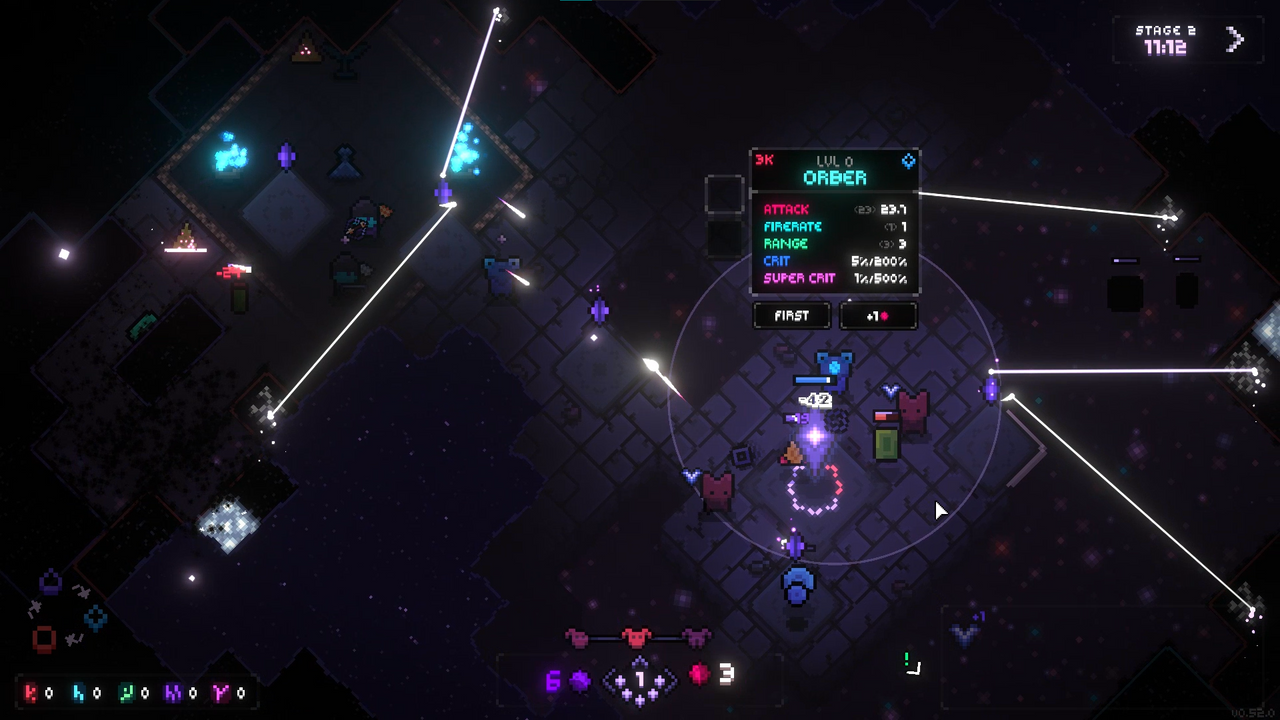Image resolution: width=1280 pixels, height=720 pixels.
Task: Click the chevron beside the Stage 2 timer
Action: [1236, 39]
